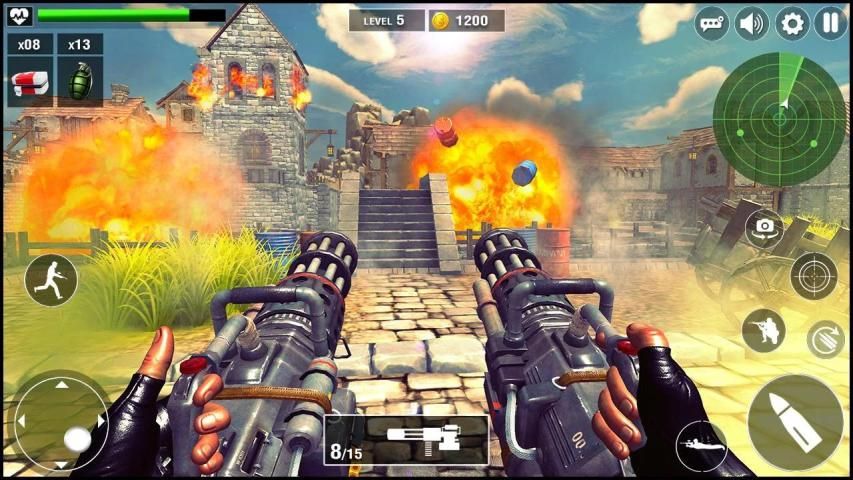Toggle sprint with the running man icon
The width and height of the screenshot is (853, 480).
point(51,279)
